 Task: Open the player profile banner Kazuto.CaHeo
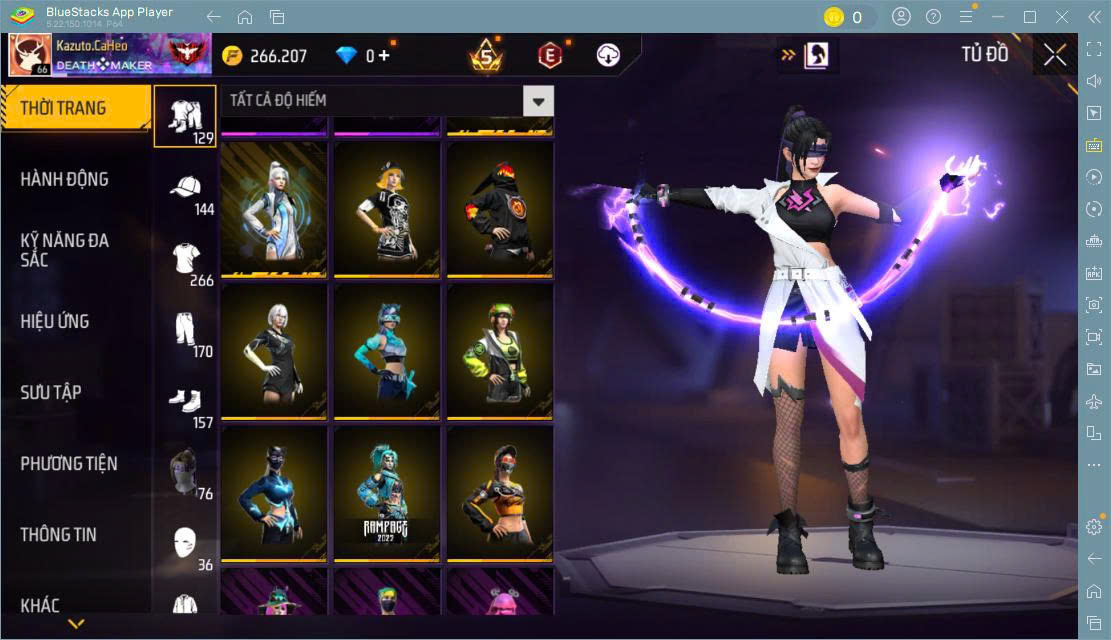click(x=110, y=55)
